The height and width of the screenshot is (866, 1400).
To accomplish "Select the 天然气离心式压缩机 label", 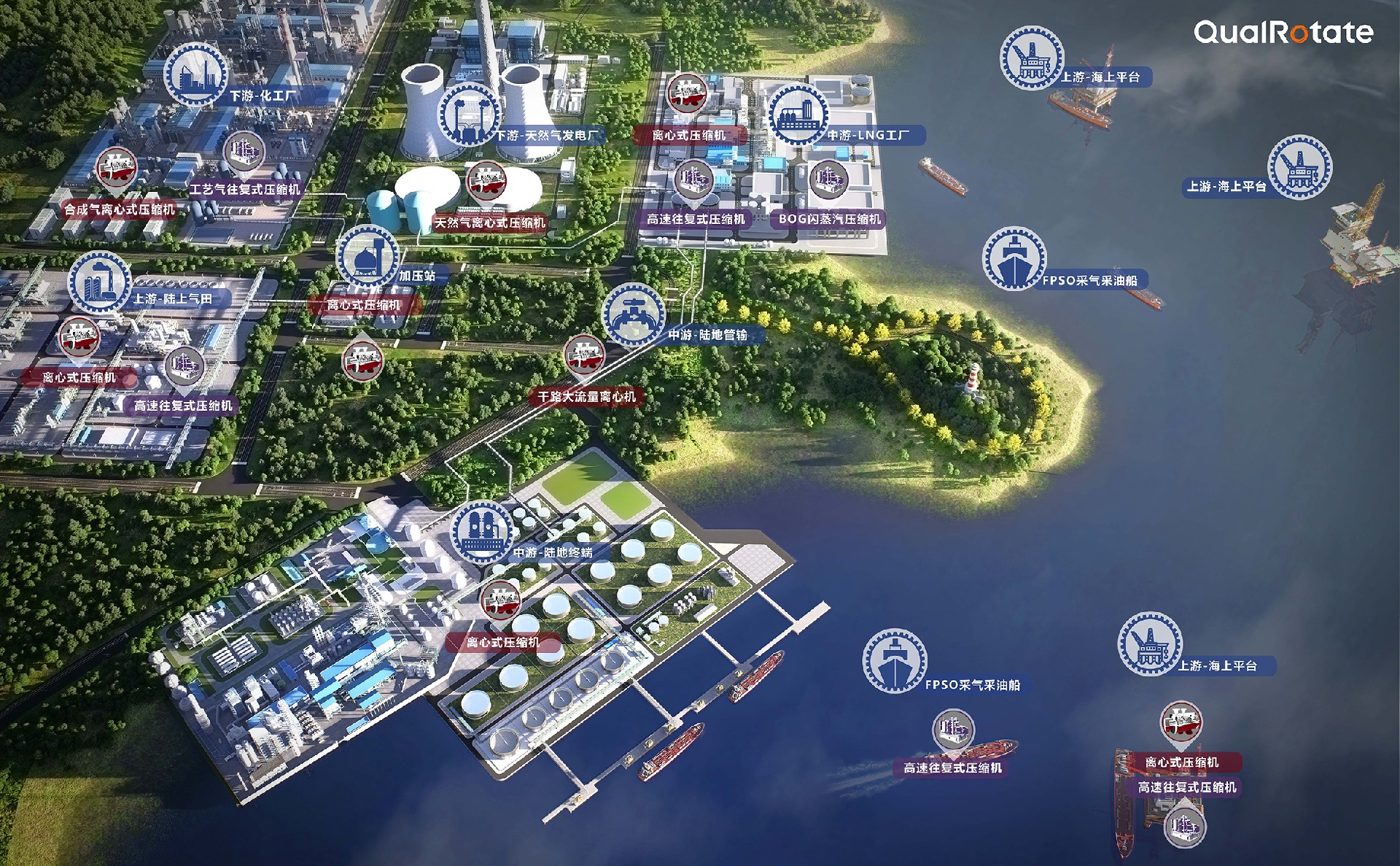I will pyautogui.click(x=490, y=223).
